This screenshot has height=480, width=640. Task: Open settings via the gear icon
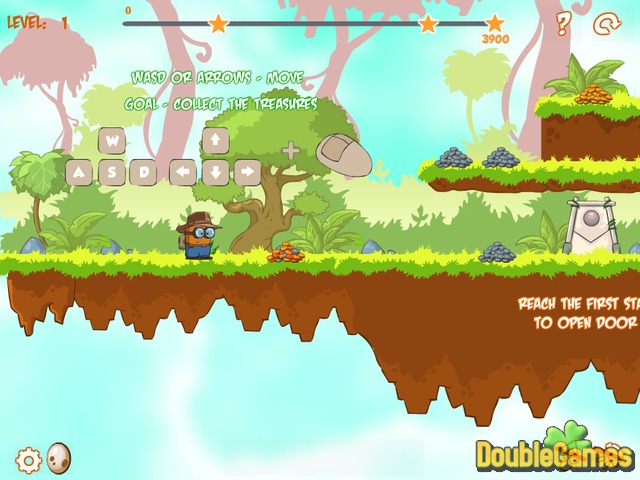point(29,460)
